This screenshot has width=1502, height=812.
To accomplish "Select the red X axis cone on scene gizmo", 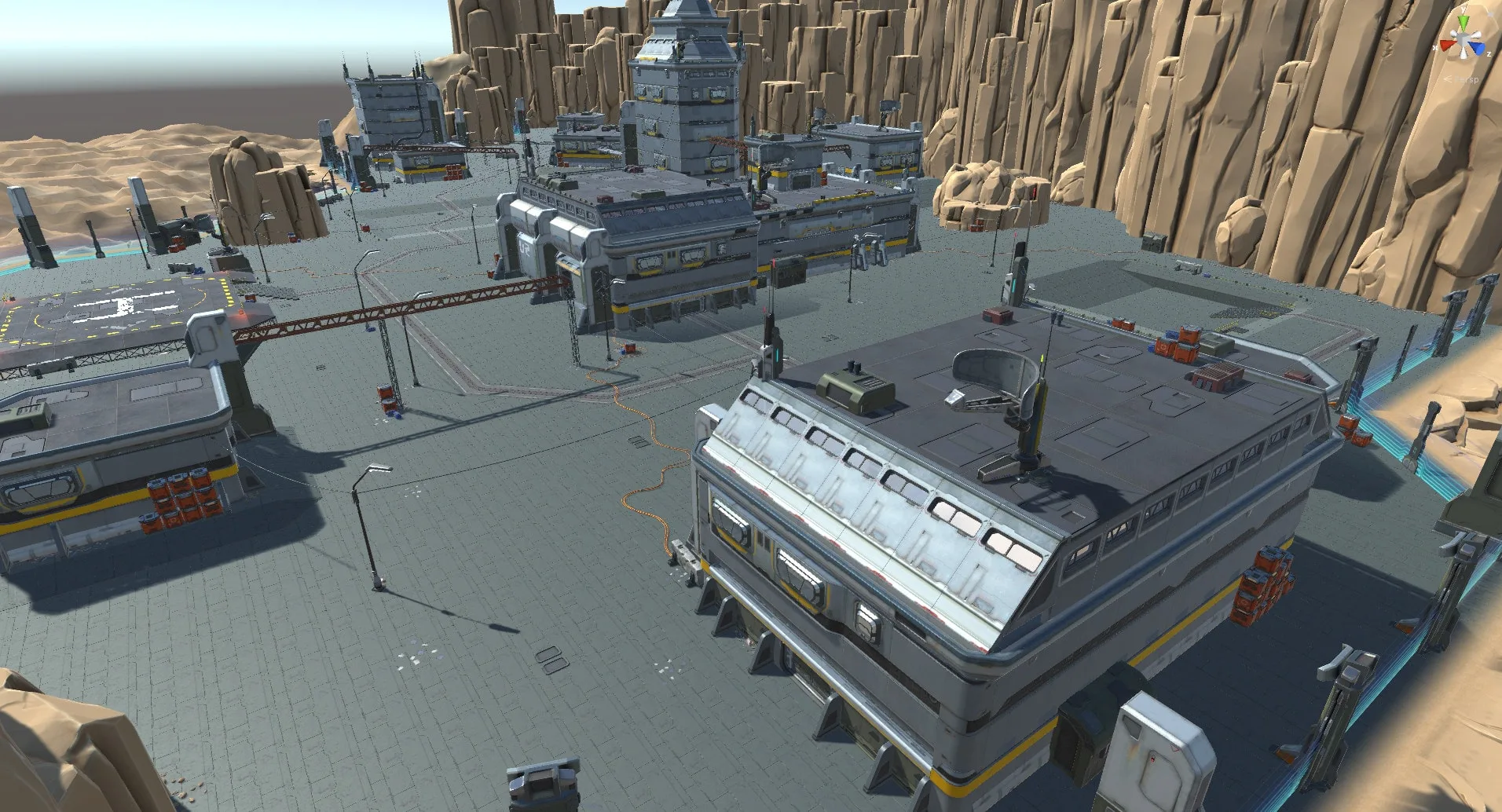I will pos(1446,45).
